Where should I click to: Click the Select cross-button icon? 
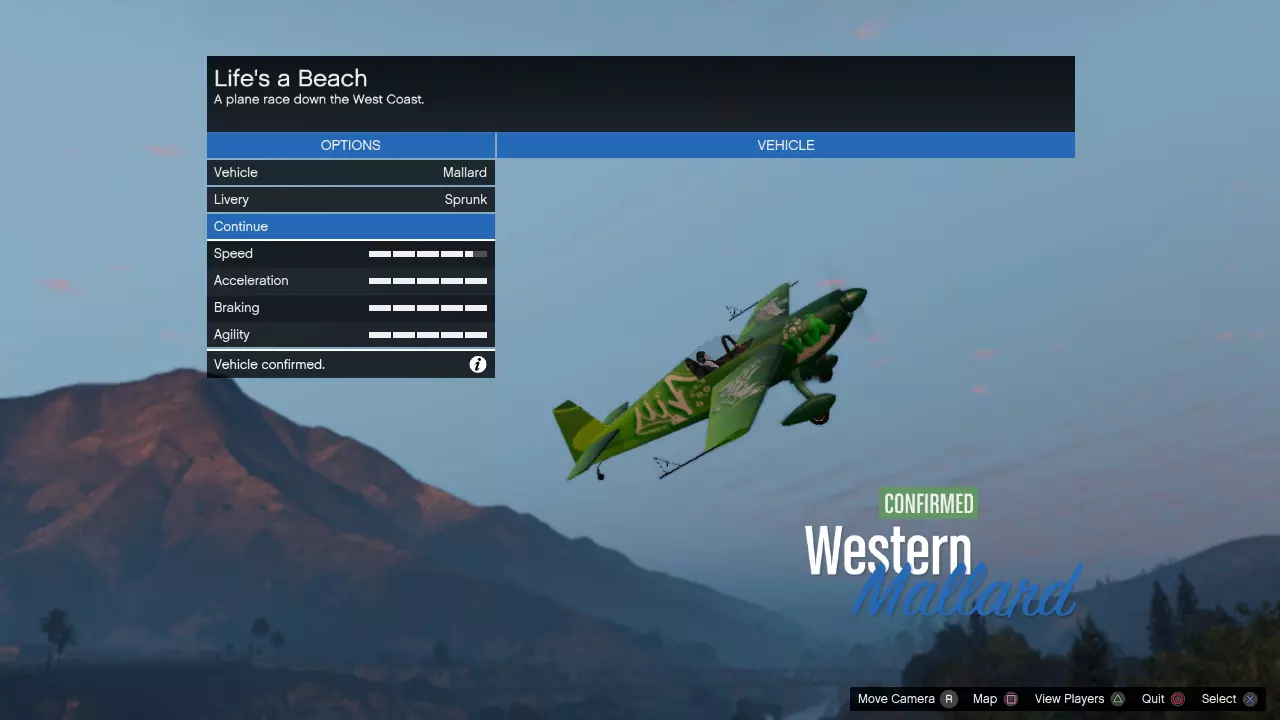tap(1248, 698)
